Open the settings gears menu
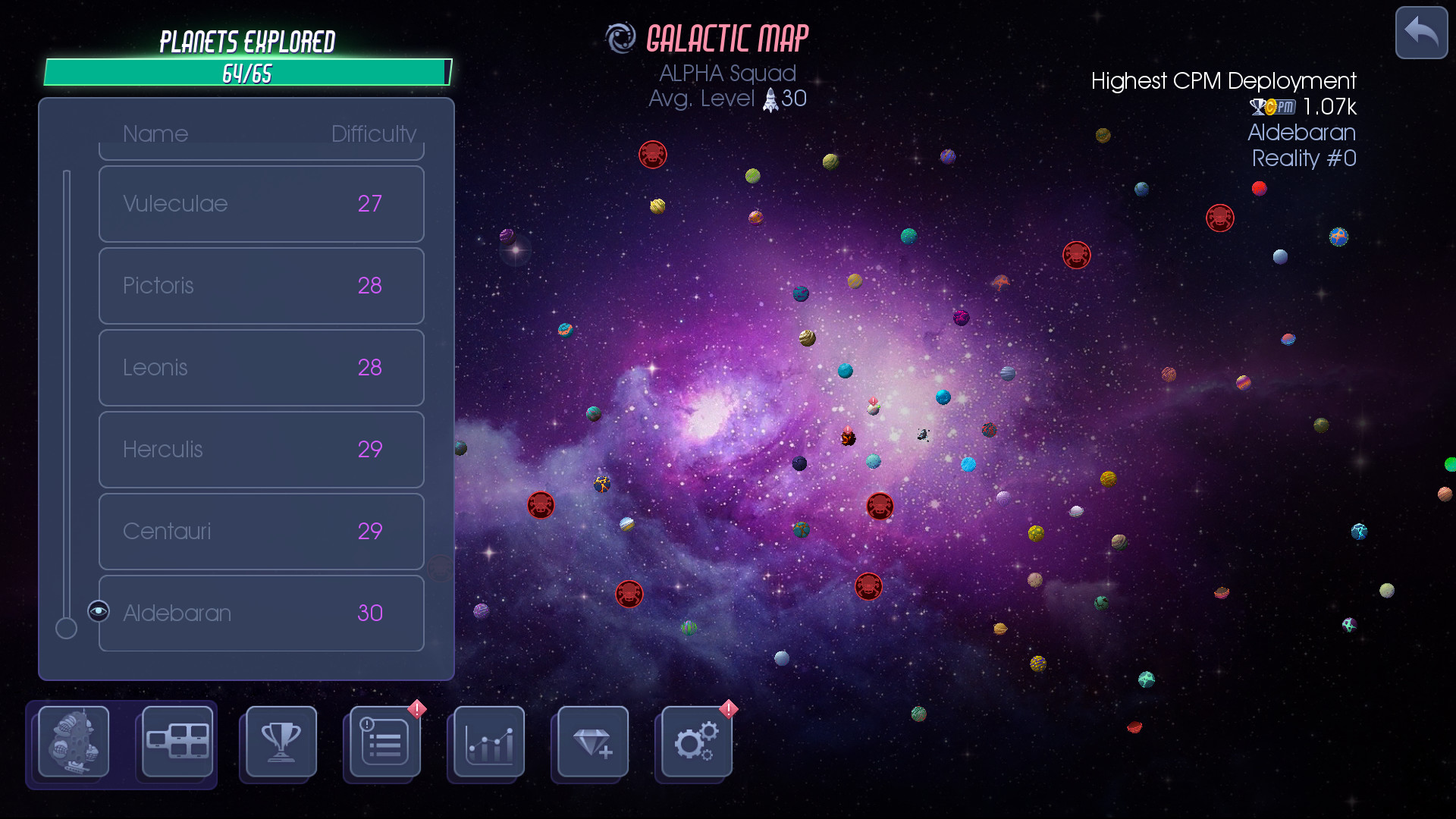The image size is (1456, 819). click(x=695, y=743)
